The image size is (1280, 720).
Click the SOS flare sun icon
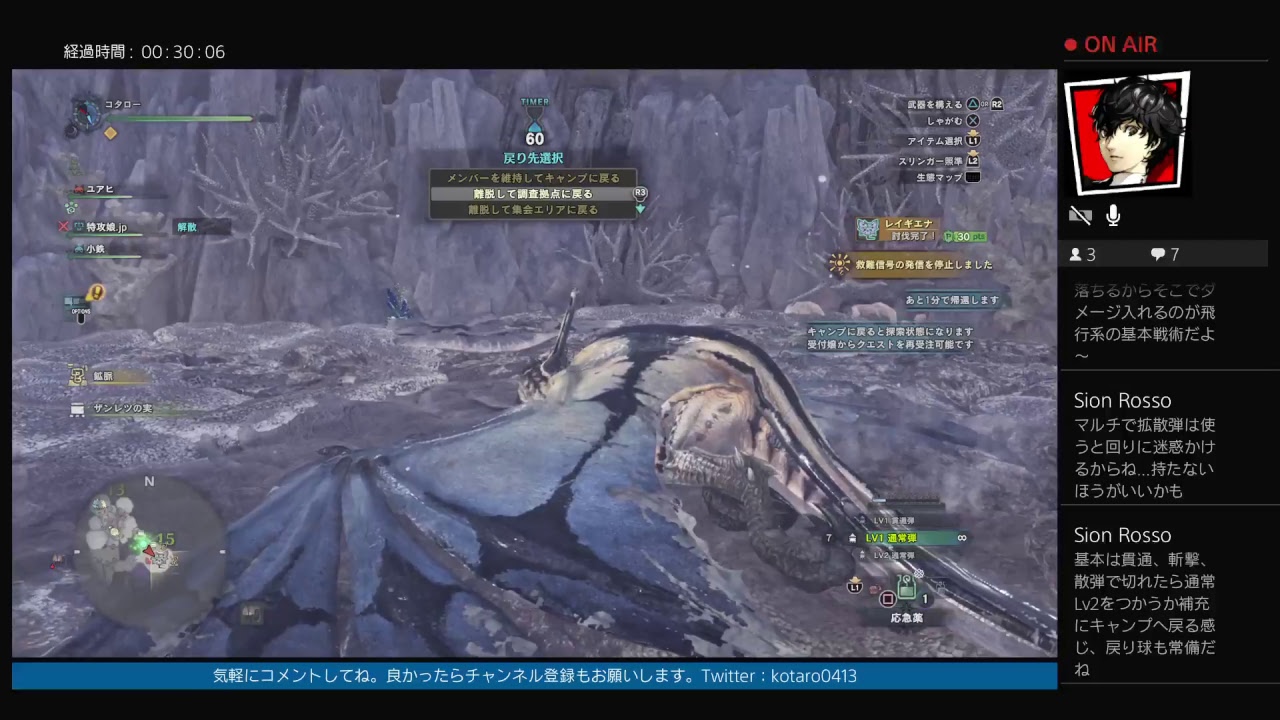click(x=839, y=263)
